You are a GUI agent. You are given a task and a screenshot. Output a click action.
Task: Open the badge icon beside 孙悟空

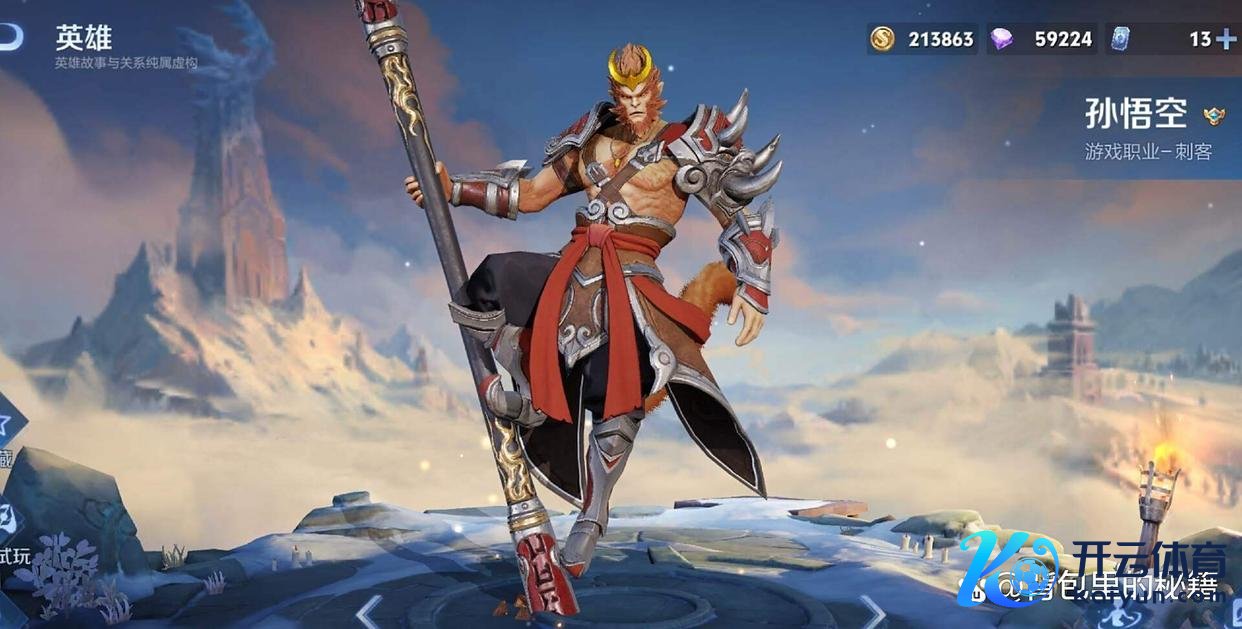tap(1213, 115)
